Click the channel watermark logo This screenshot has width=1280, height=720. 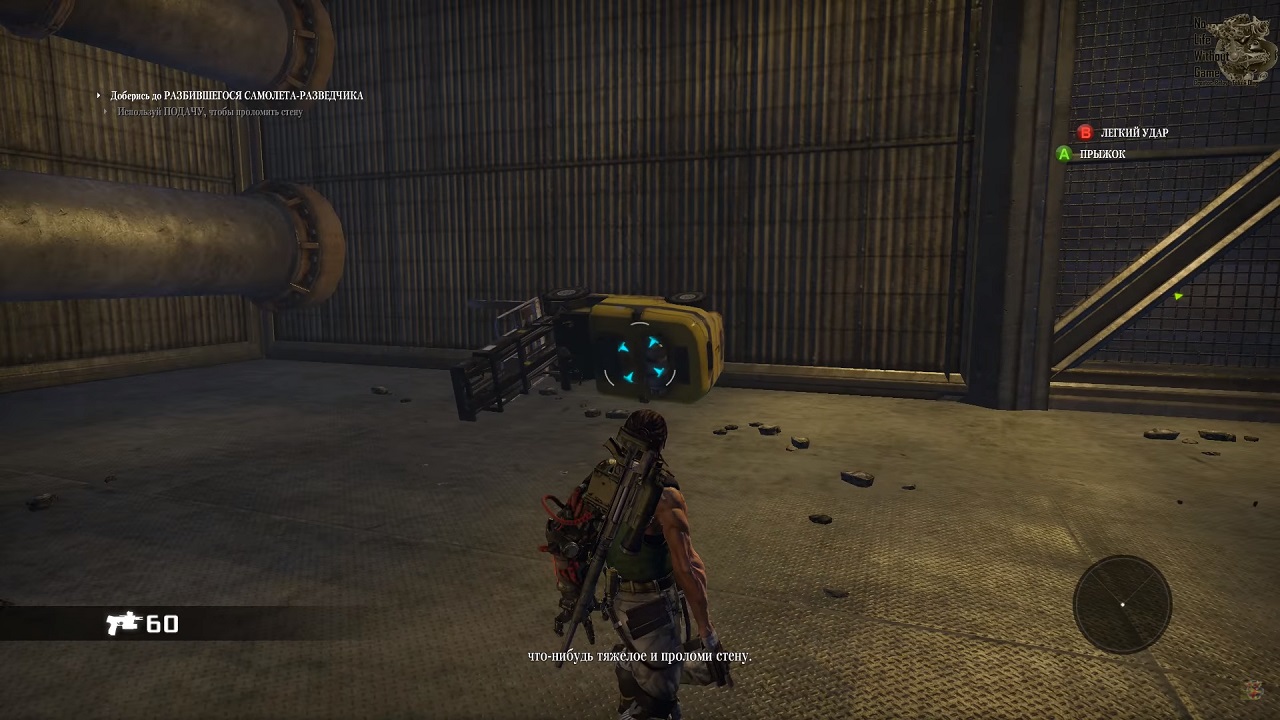coord(1240,48)
